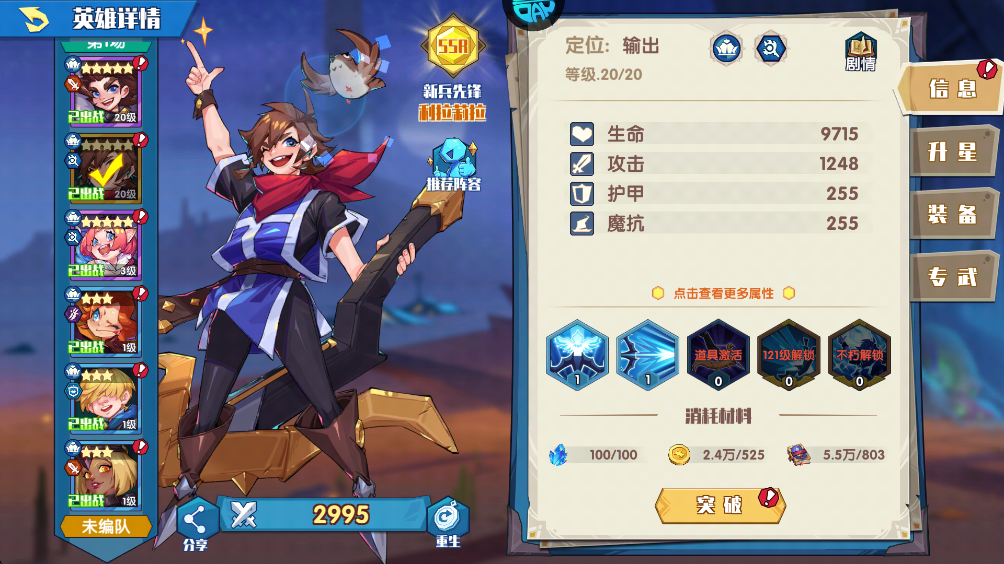View the arrow shot skill icon
Screen dimensions: 1004x564
647,355
